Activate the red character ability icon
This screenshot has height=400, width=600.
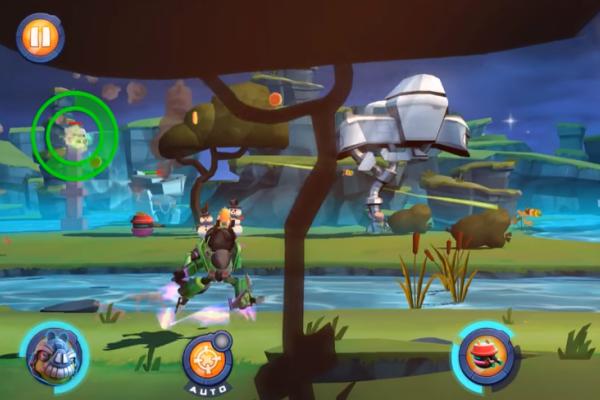pos(485,357)
